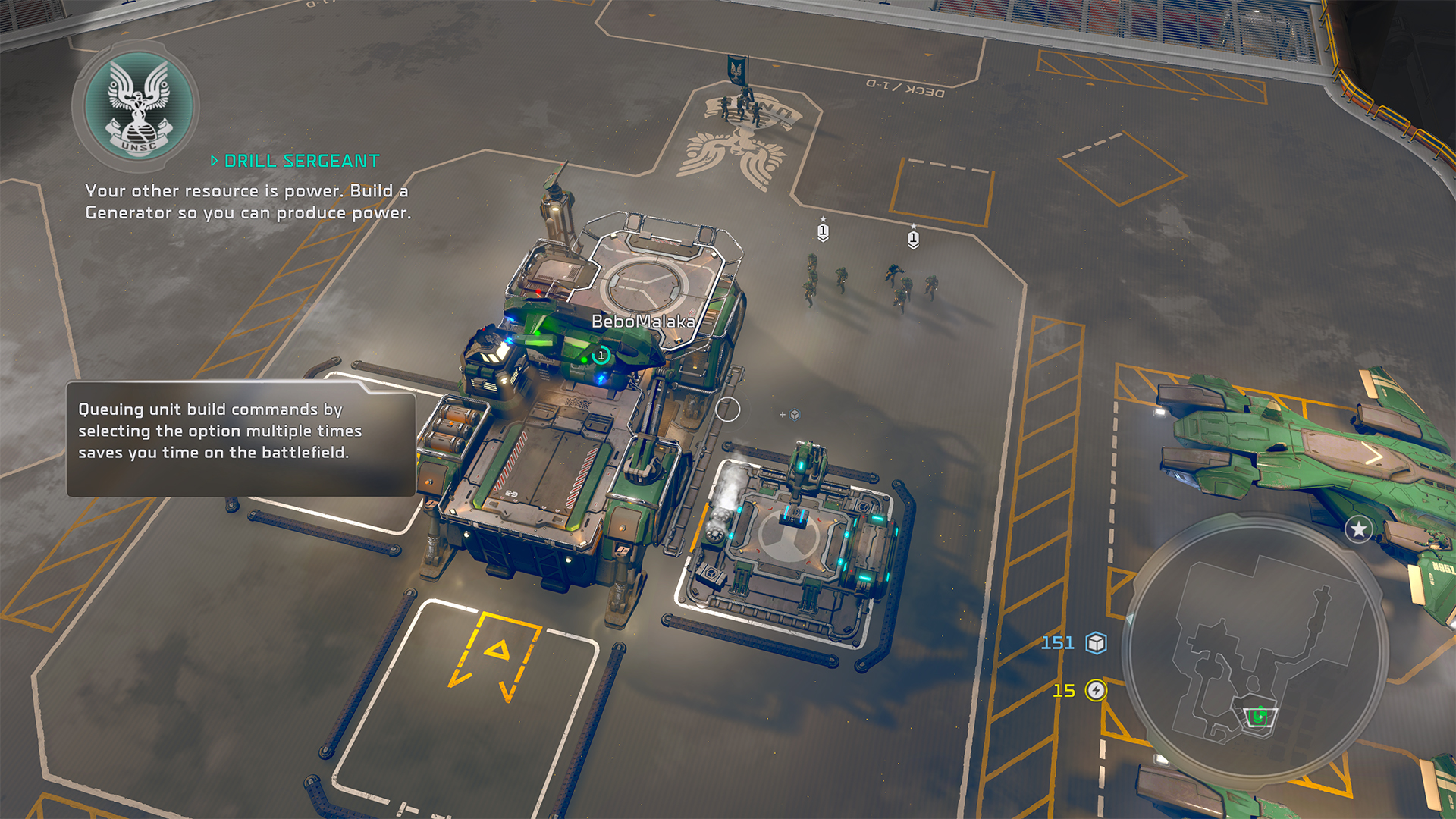Open leader powers via the star icon
Viewport: 1456px width, 819px height.
(1358, 529)
